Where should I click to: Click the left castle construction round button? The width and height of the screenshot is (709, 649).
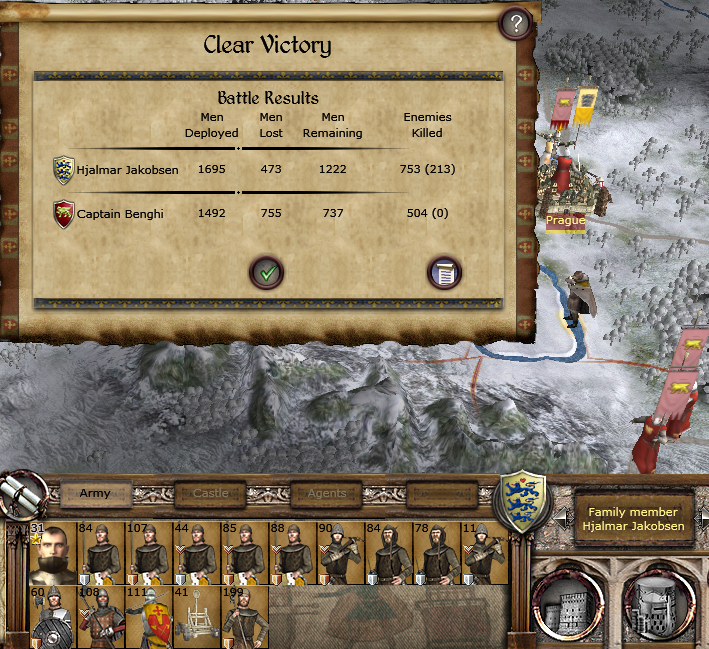pyautogui.click(x=565, y=603)
